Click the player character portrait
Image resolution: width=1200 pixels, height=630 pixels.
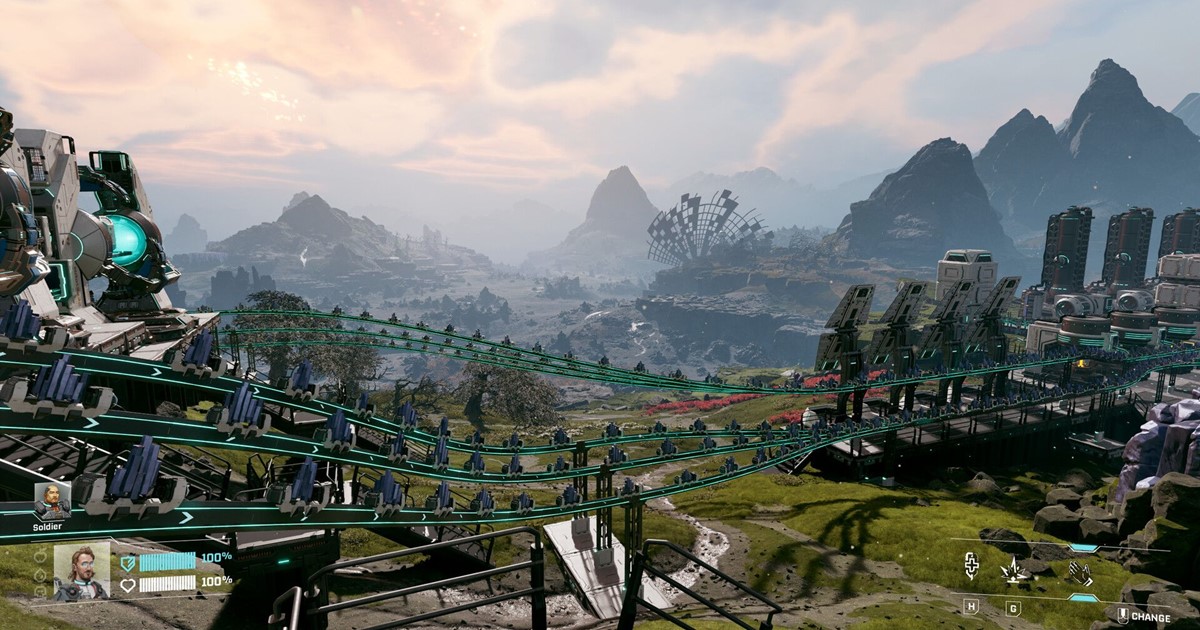point(82,572)
